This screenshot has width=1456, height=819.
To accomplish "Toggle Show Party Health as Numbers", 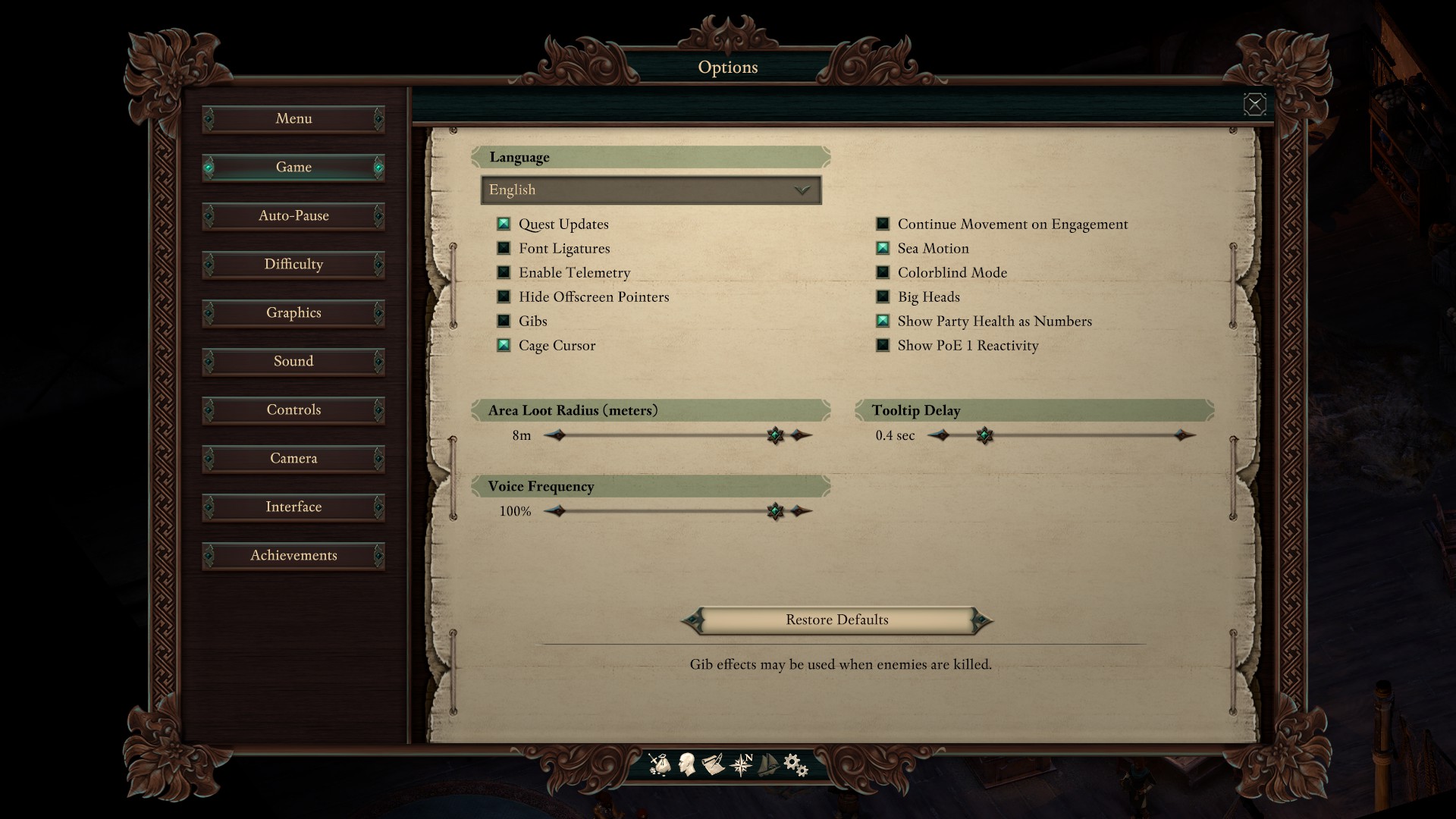I will click(883, 321).
